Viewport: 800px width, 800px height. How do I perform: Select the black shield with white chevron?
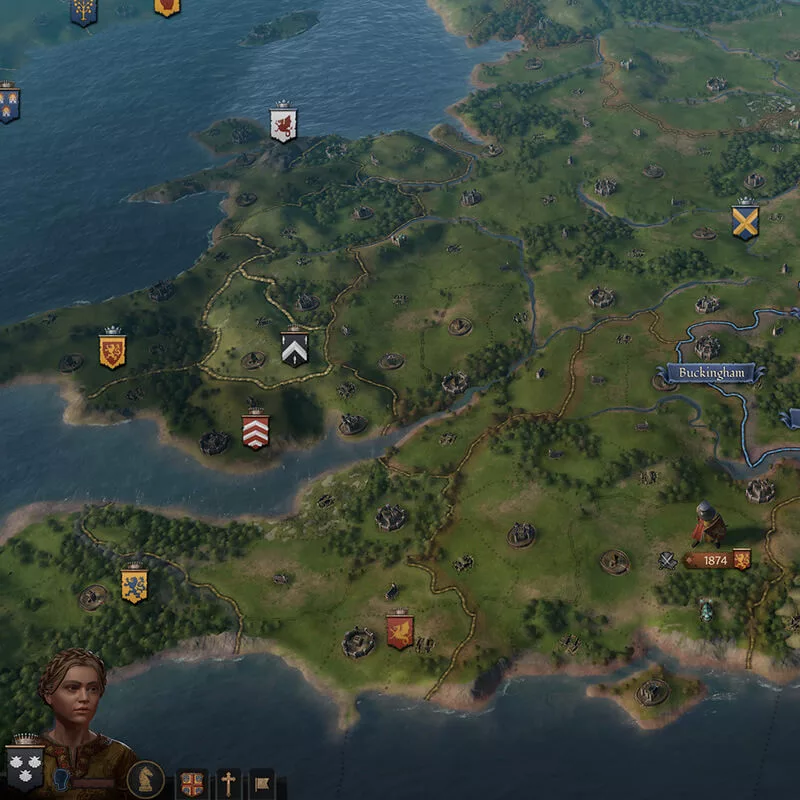click(x=294, y=347)
